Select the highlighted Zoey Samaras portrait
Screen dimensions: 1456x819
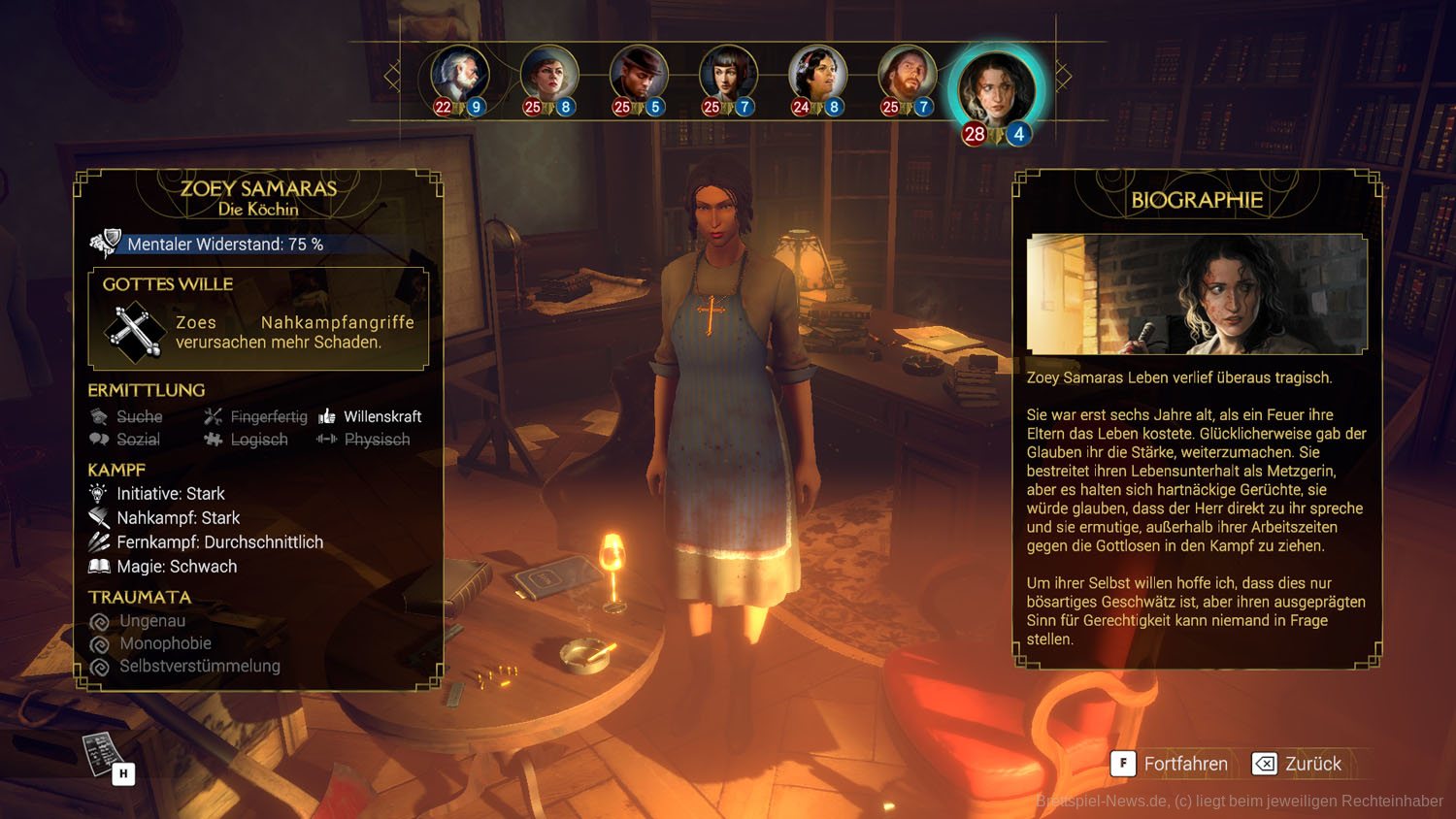pyautogui.click(x=996, y=89)
